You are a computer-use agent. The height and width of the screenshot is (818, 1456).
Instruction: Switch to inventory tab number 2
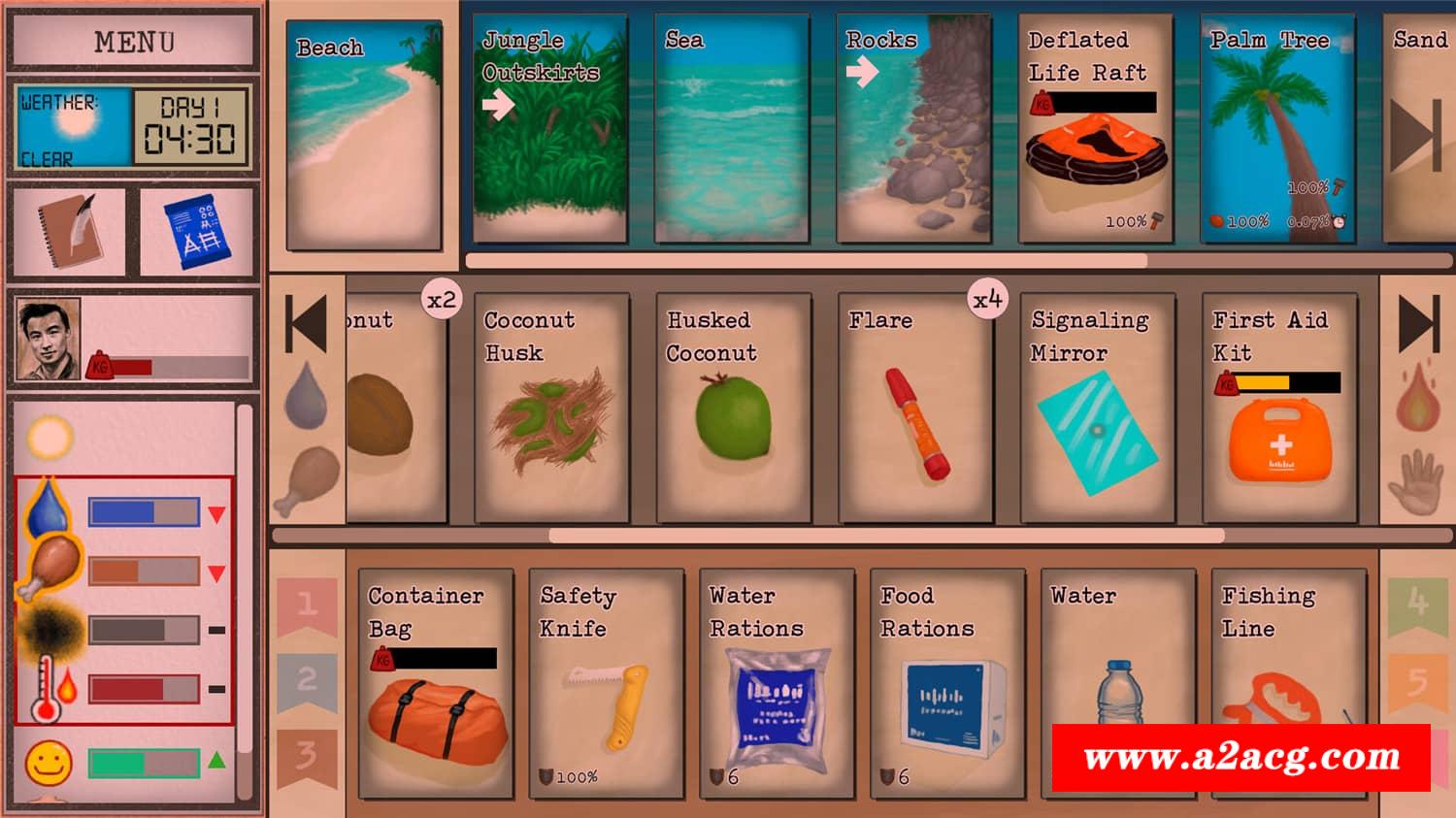tap(307, 680)
